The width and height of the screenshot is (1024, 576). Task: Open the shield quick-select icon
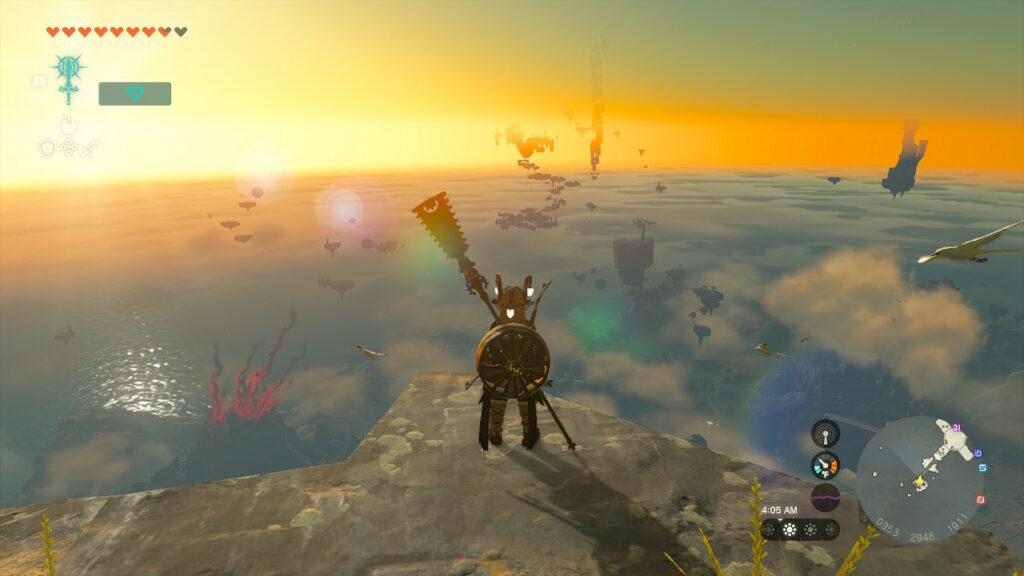pos(47,148)
